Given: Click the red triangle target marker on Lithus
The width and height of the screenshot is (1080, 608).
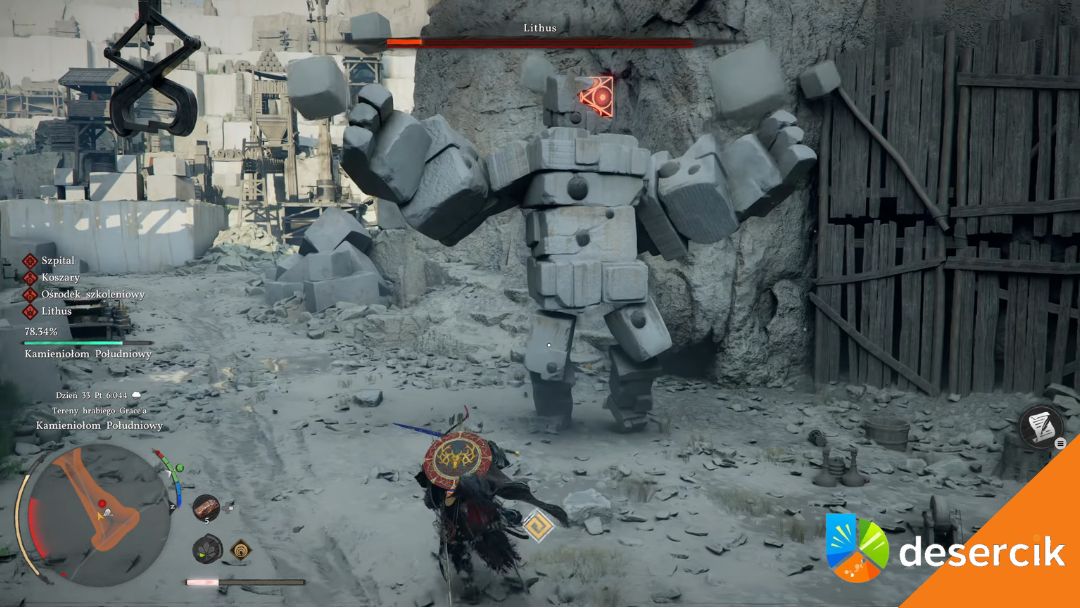Looking at the screenshot, I should pos(598,95).
